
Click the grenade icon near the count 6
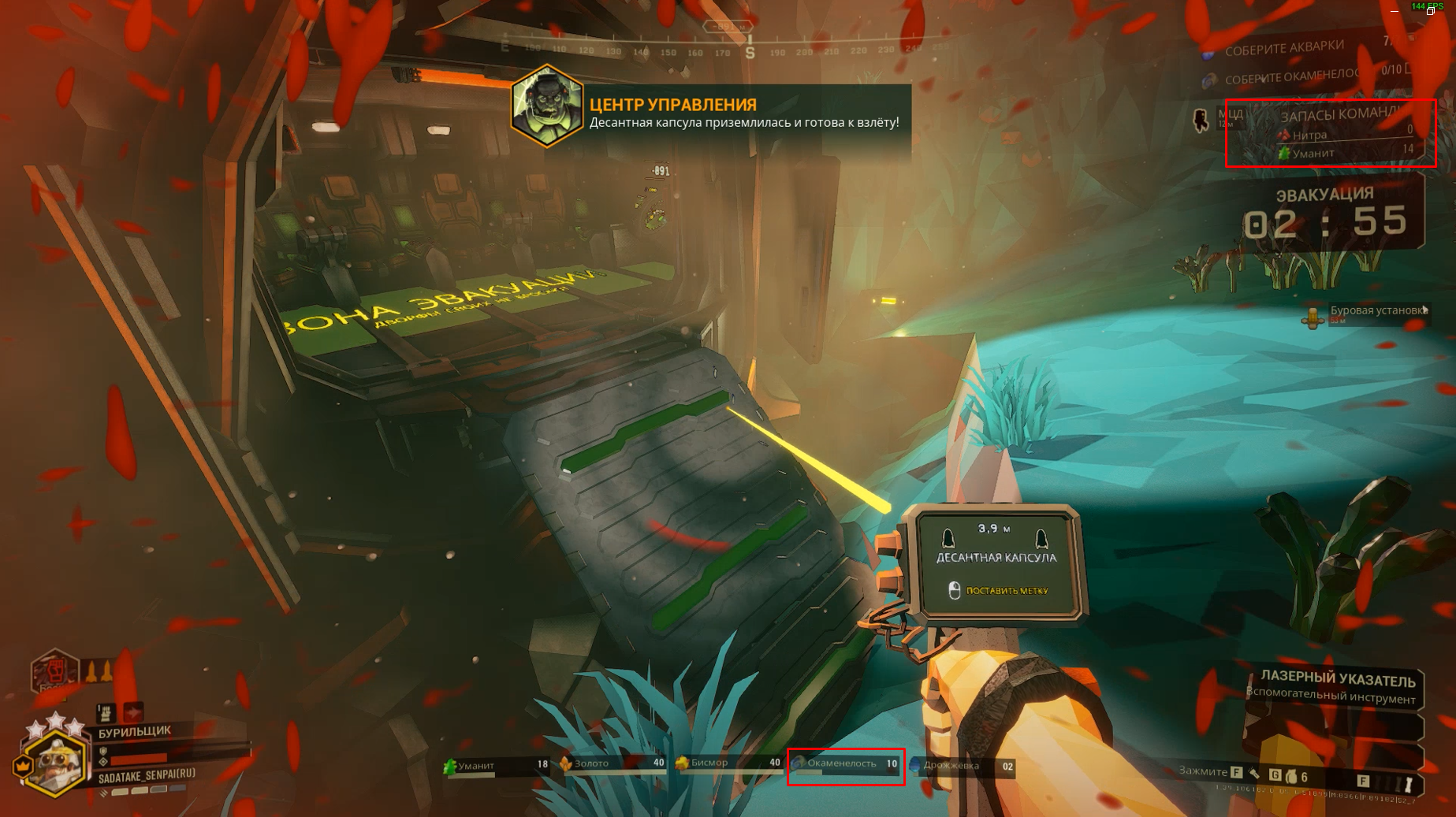coord(1291,777)
